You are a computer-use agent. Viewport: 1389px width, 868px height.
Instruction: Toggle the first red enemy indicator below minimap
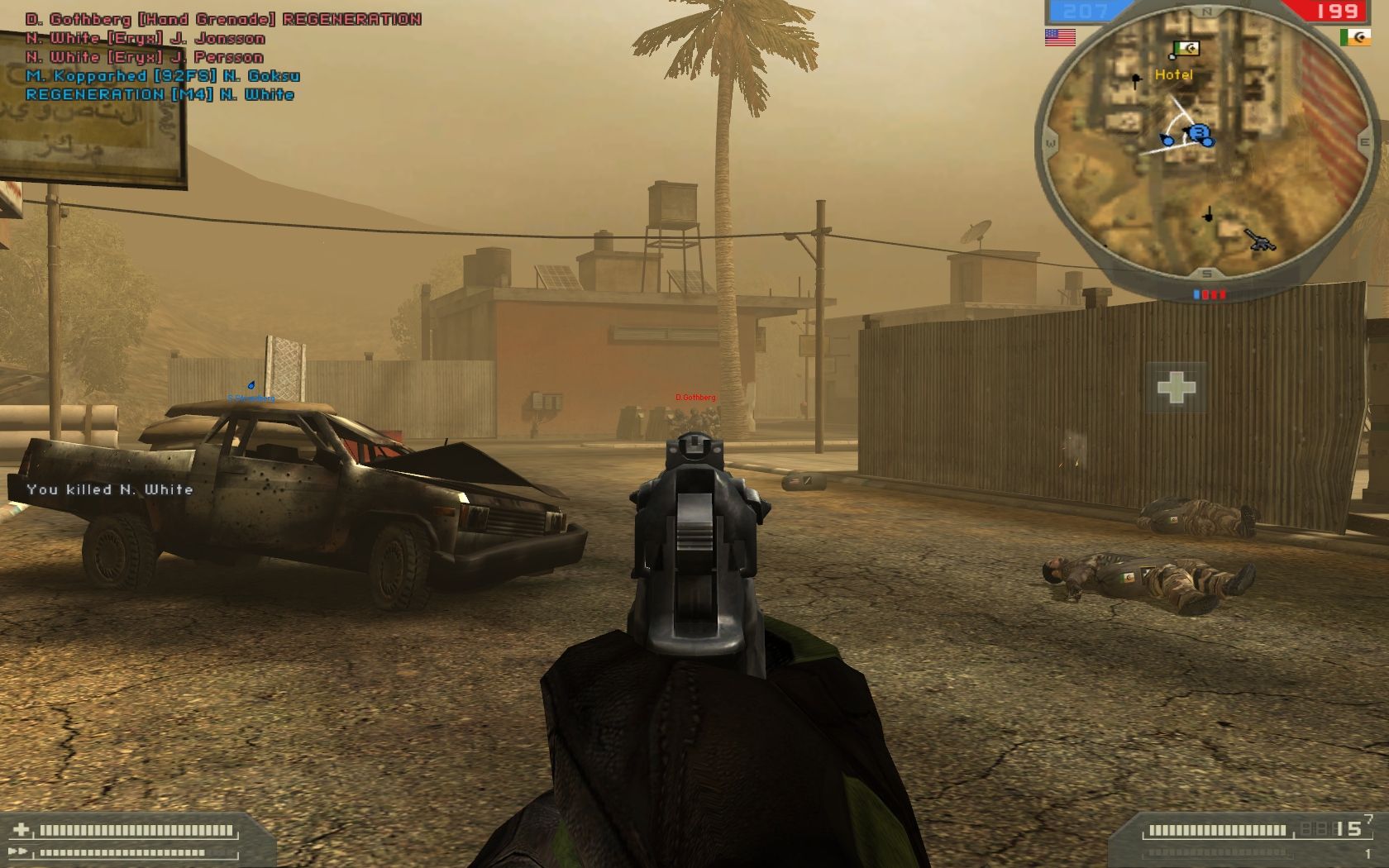pyautogui.click(x=1205, y=294)
